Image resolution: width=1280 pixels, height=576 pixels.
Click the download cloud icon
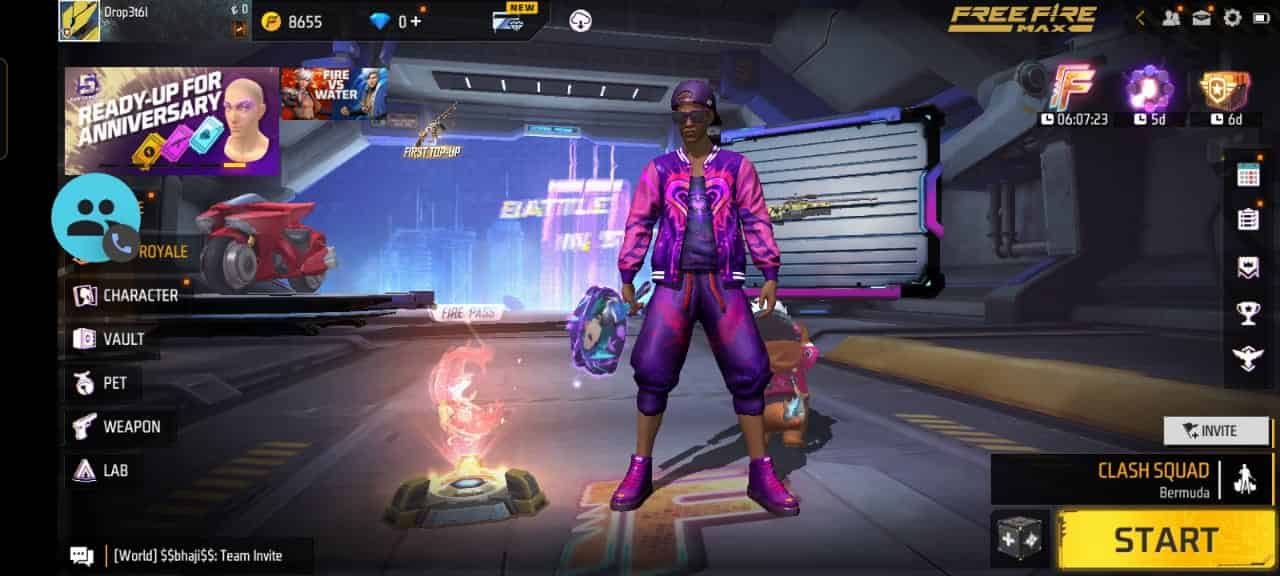(580, 20)
